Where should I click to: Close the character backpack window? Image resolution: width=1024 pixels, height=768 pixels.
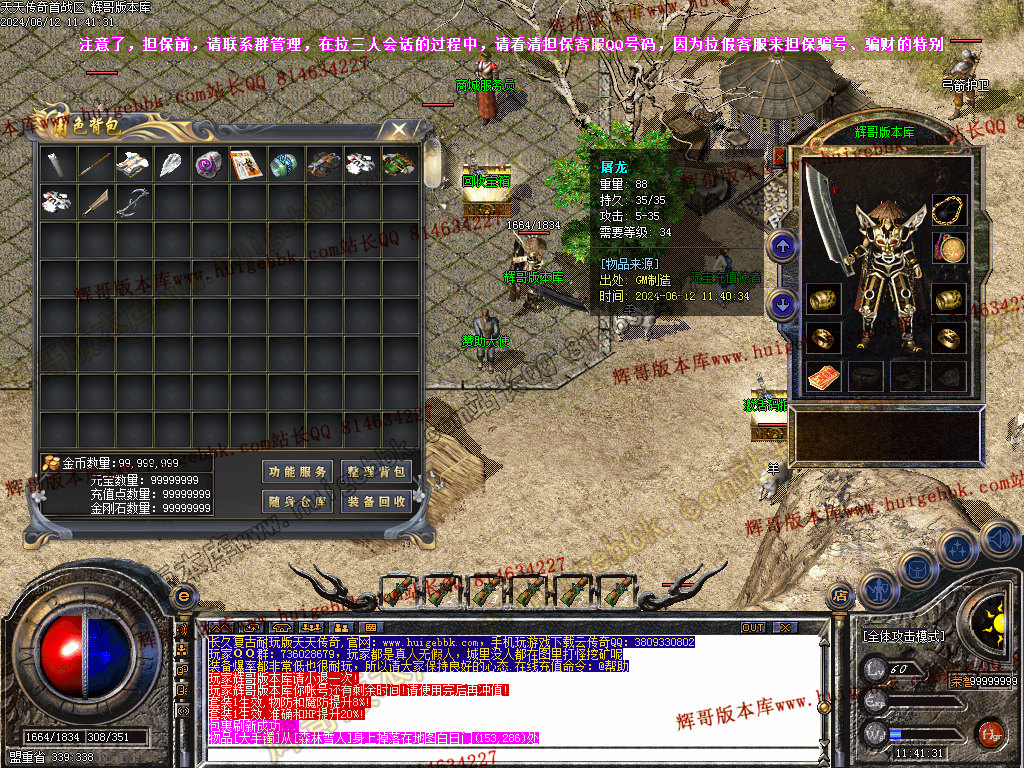(399, 130)
